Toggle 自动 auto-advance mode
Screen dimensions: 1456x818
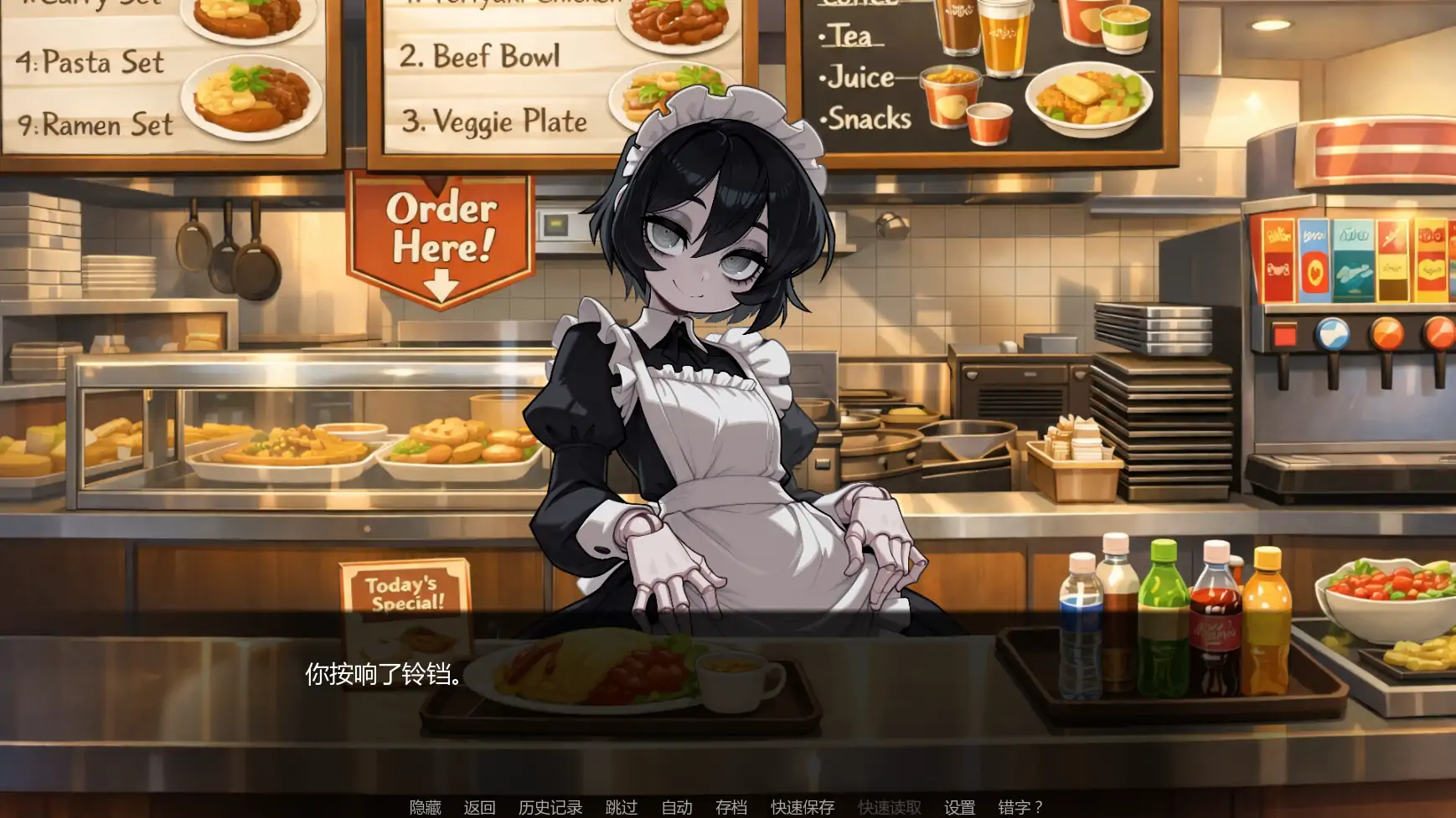tap(676, 807)
